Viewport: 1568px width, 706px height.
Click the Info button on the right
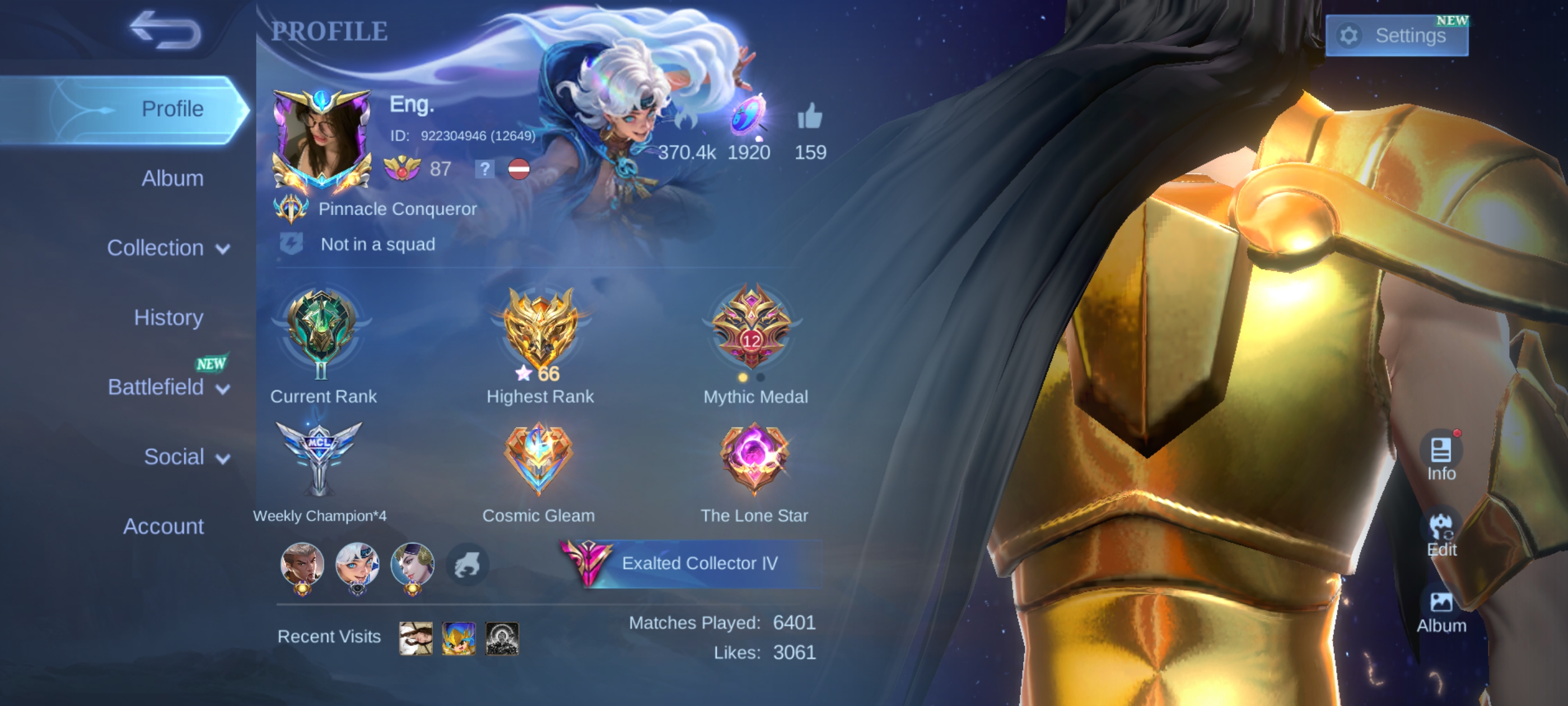point(1441,457)
